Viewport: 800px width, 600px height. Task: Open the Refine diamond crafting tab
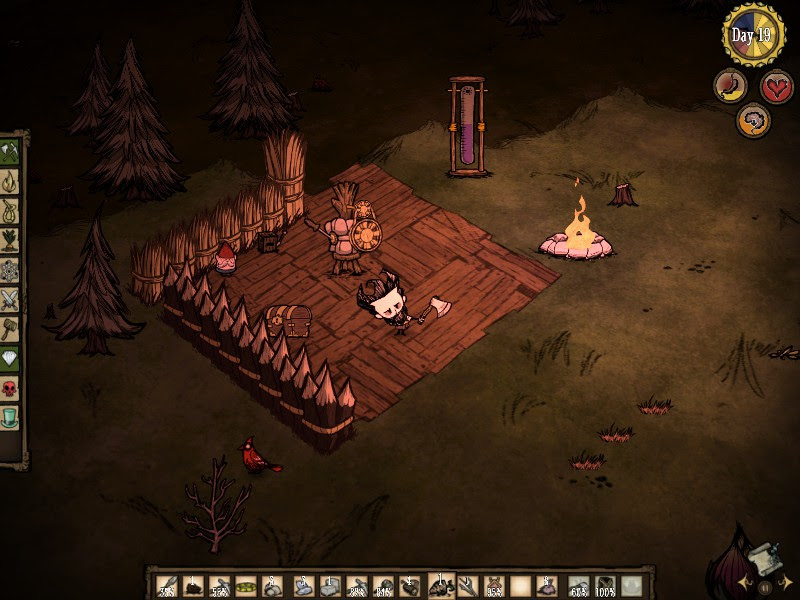(10, 358)
